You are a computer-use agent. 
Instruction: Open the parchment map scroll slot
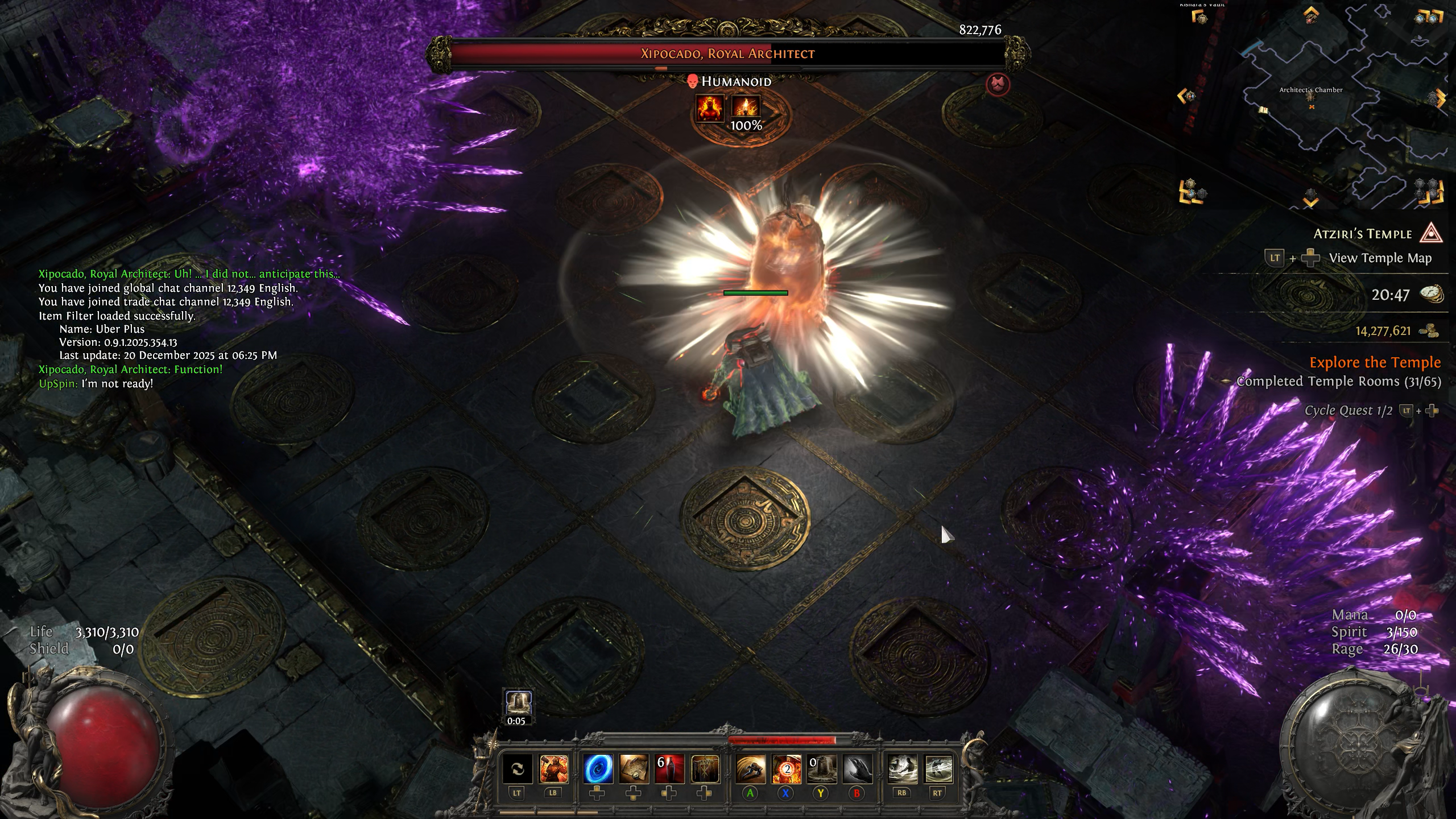point(634,769)
